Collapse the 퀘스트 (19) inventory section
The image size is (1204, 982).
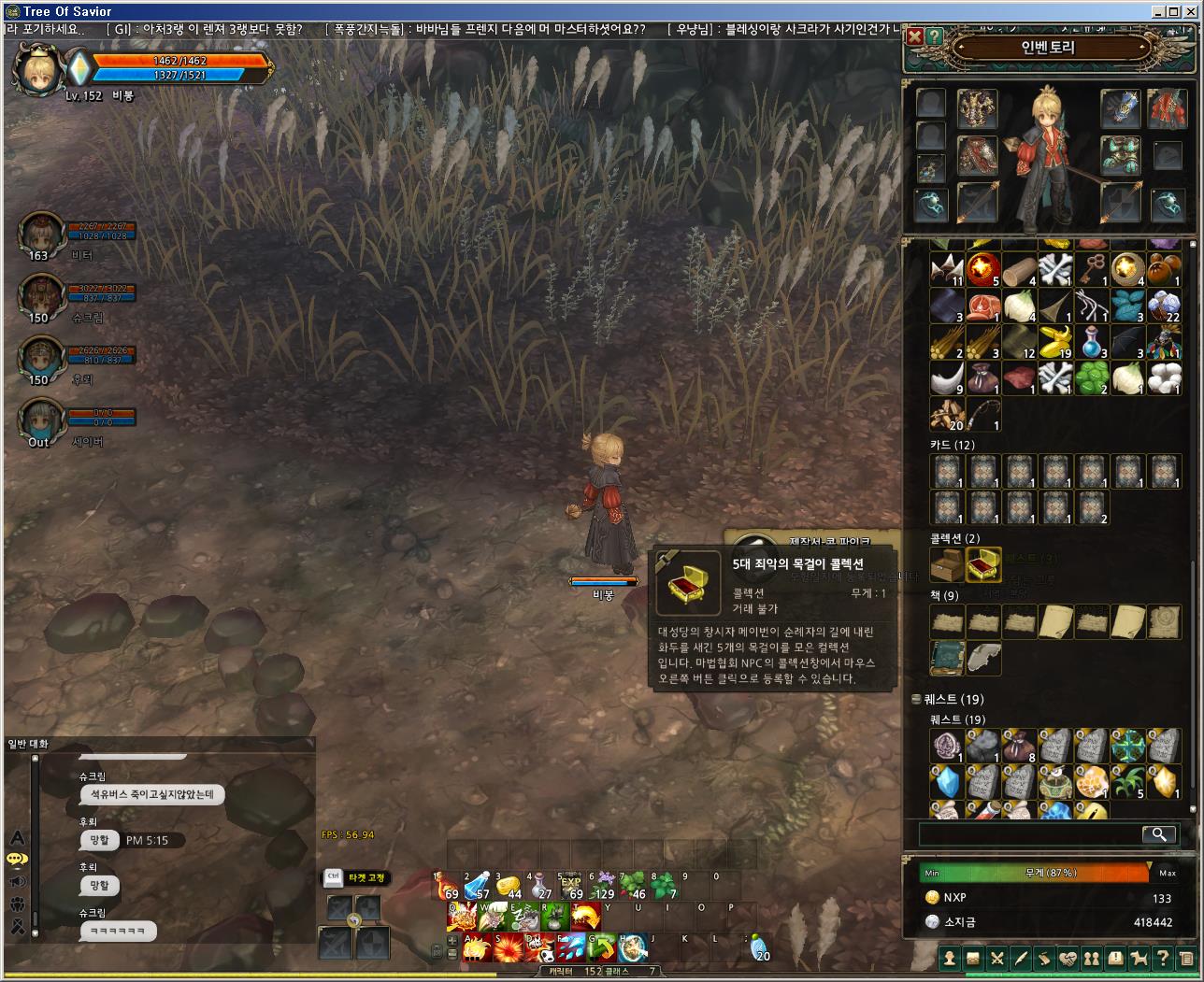[x=917, y=699]
